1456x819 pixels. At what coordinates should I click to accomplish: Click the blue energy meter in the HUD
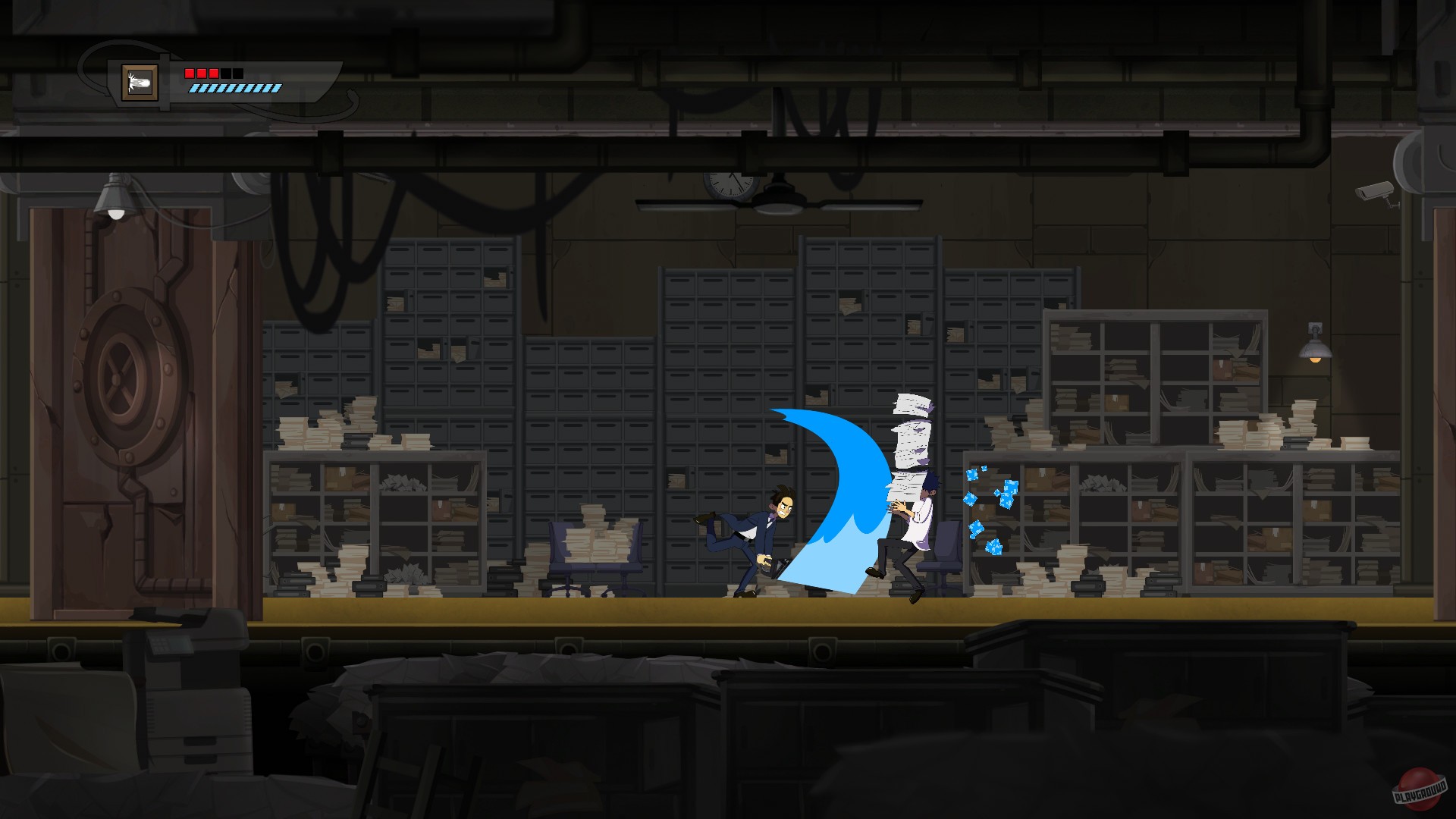click(x=237, y=89)
